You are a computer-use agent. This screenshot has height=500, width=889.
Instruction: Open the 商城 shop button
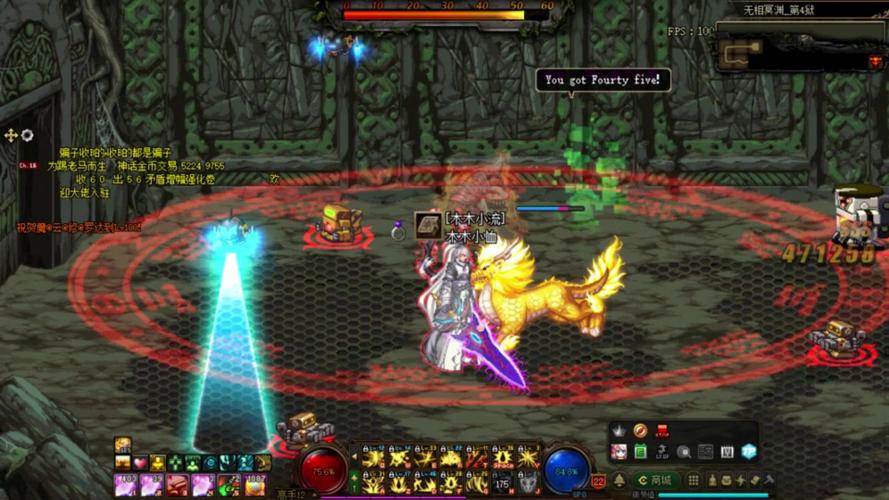coord(656,481)
